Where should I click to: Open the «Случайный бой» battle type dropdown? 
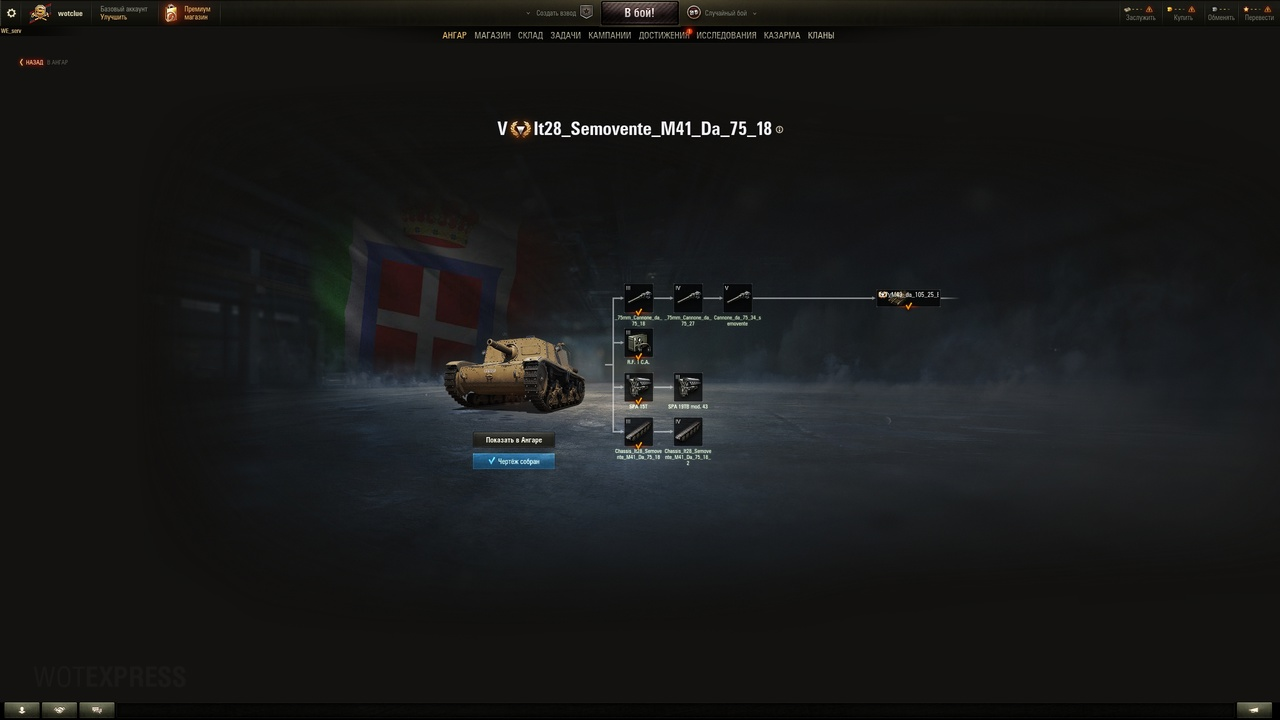click(722, 13)
